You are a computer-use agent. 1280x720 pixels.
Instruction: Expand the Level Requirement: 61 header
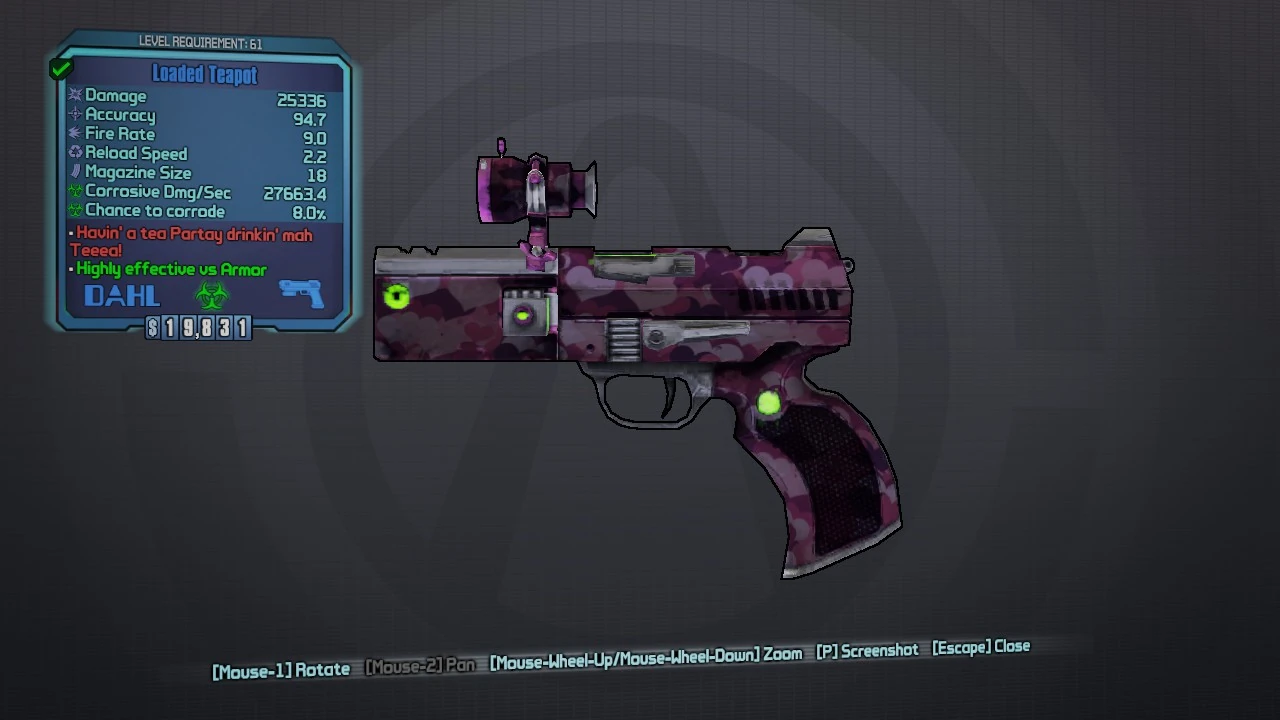[204, 43]
